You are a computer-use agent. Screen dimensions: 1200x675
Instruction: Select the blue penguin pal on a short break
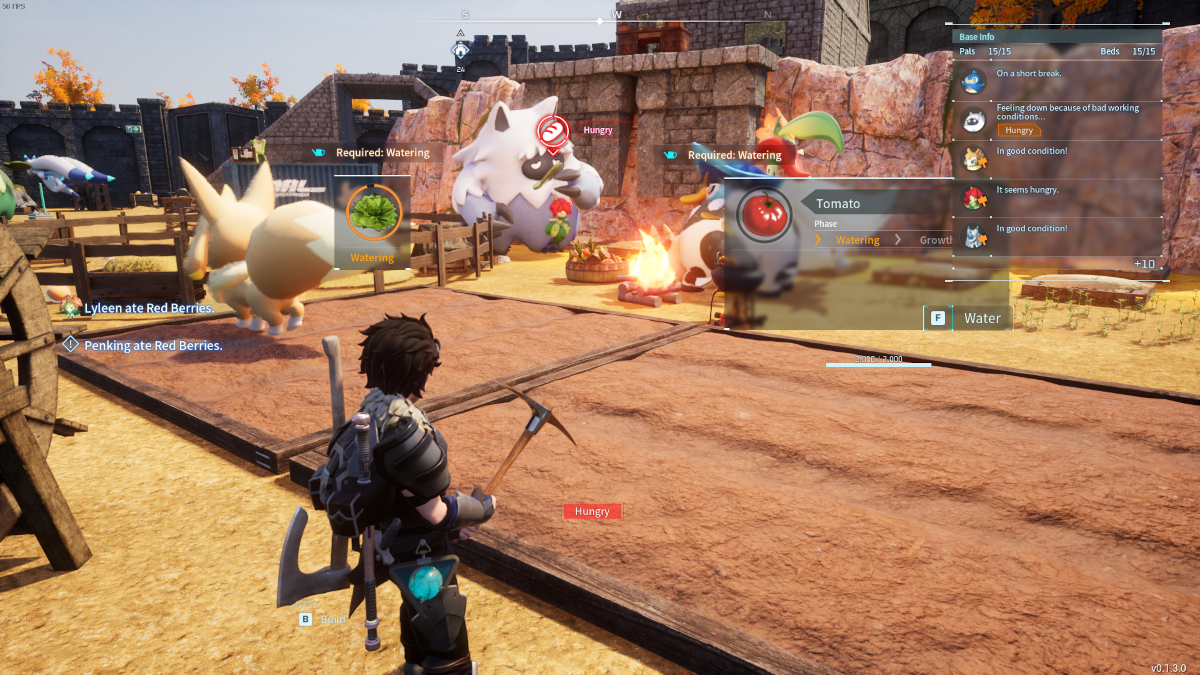pos(973,81)
